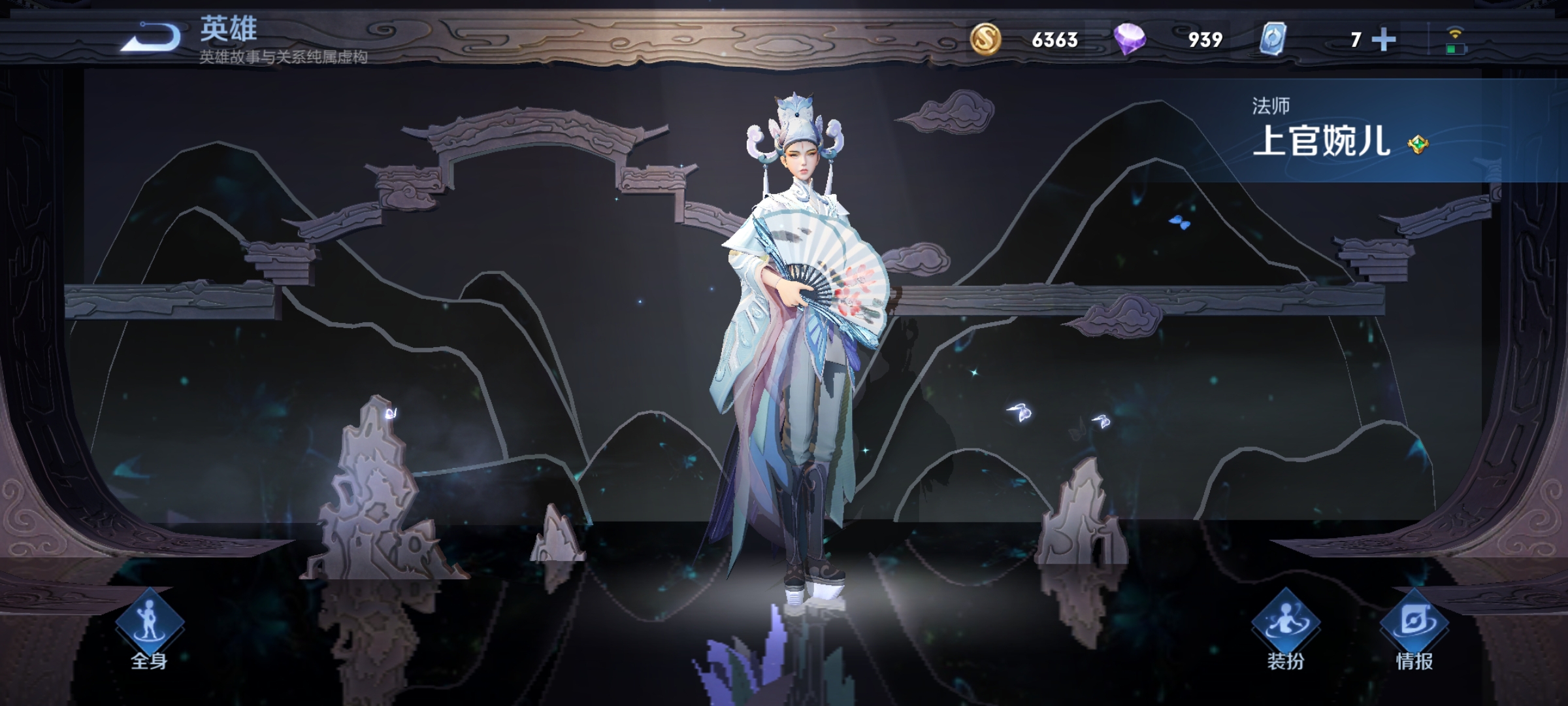
Task: Tap the gold coin currency icon
Action: tap(985, 39)
